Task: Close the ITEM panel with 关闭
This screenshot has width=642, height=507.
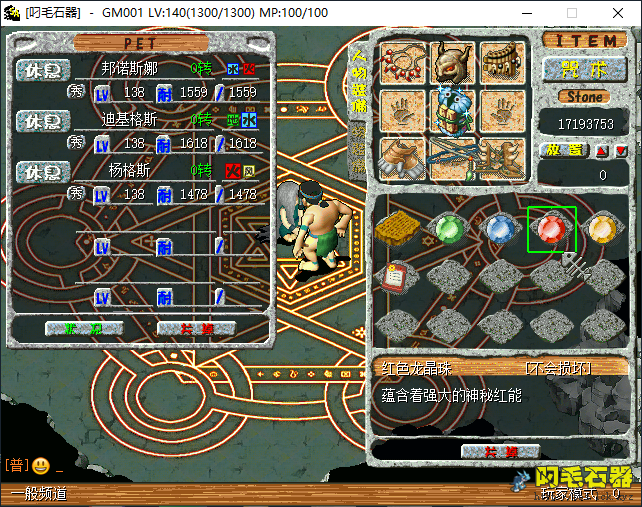Action: coord(500,451)
